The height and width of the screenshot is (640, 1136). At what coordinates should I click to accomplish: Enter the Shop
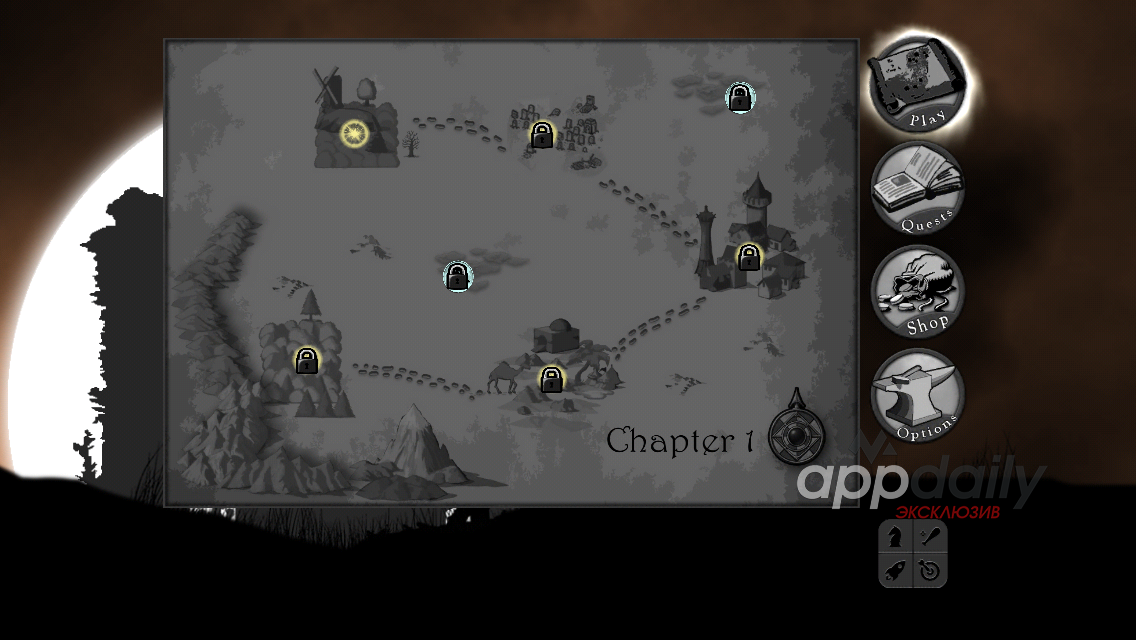click(x=917, y=292)
